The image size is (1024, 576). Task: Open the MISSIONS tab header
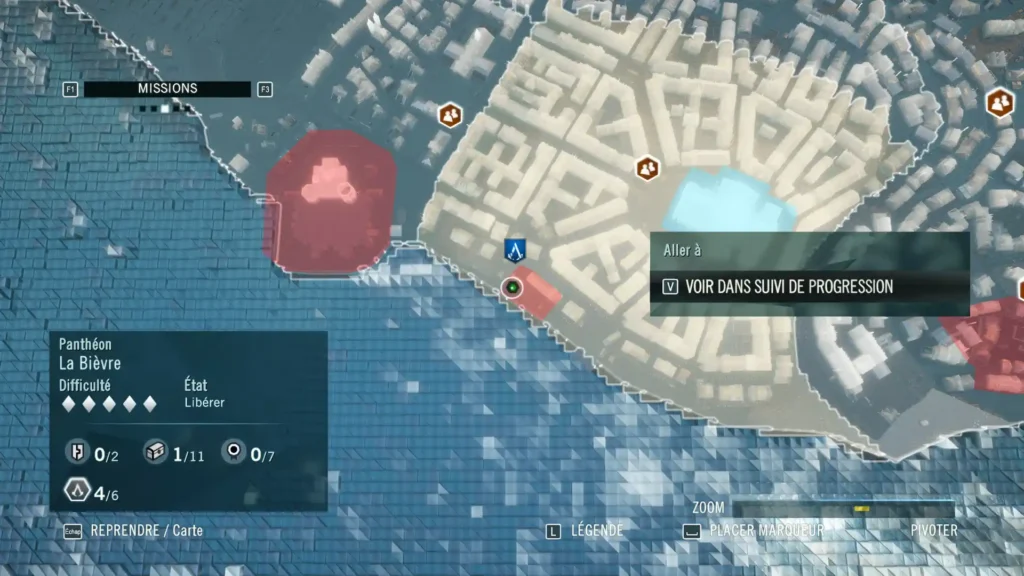pyautogui.click(x=167, y=89)
